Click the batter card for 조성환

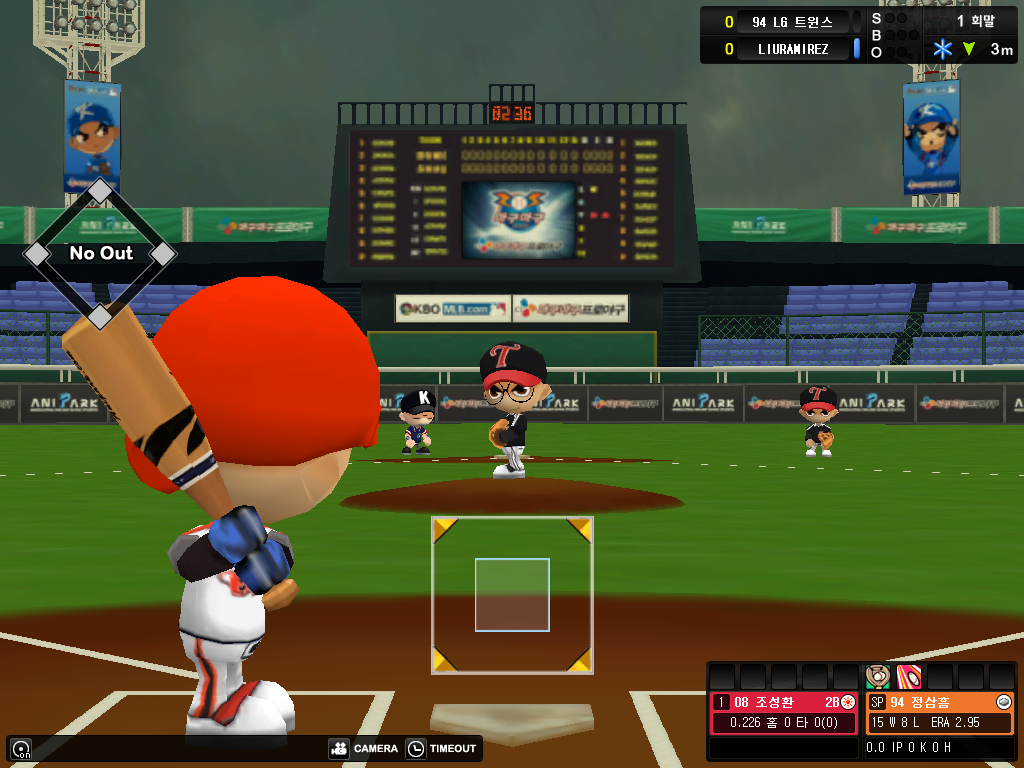pyautogui.click(x=785, y=712)
